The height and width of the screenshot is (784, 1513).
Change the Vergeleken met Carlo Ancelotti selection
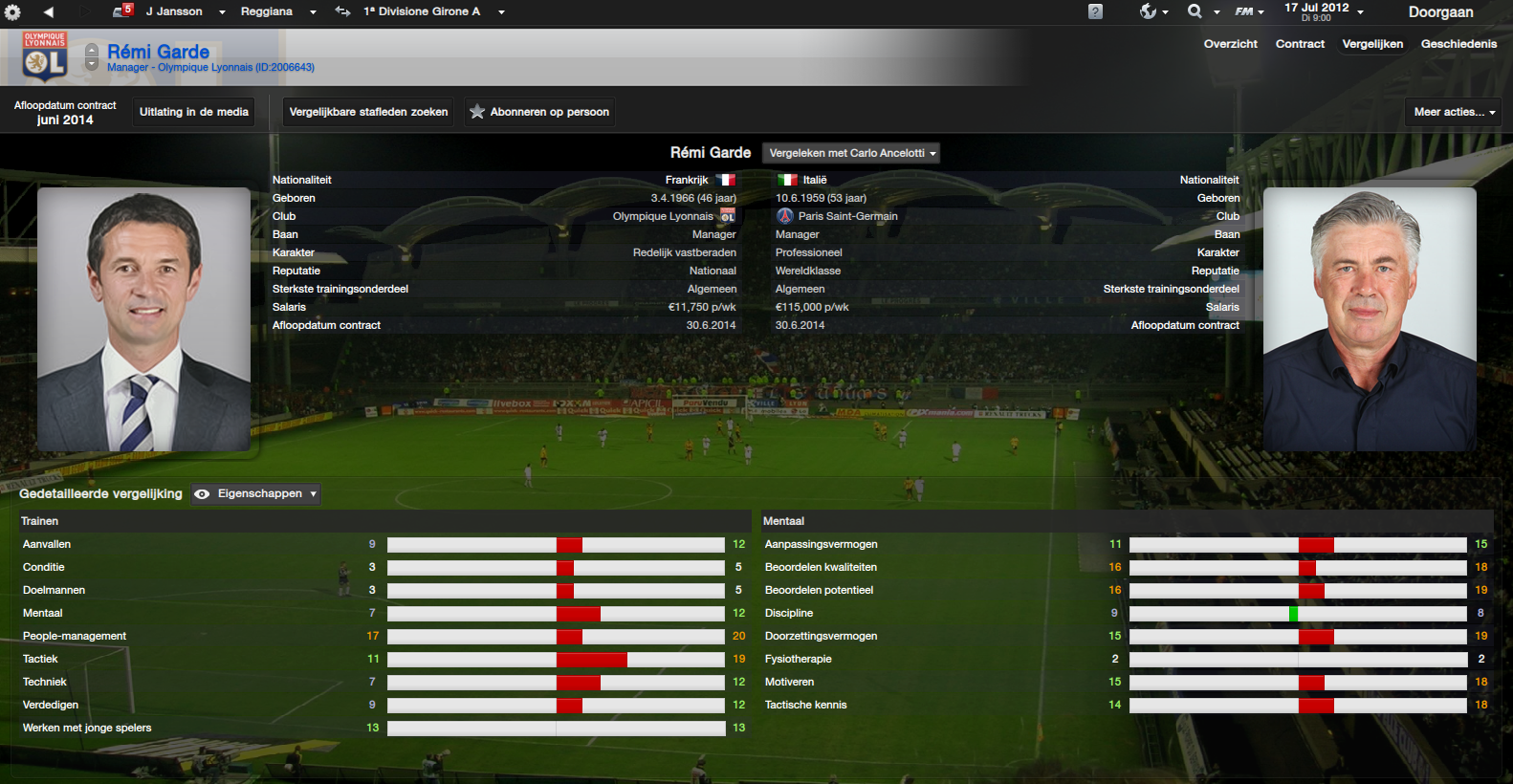coord(851,153)
